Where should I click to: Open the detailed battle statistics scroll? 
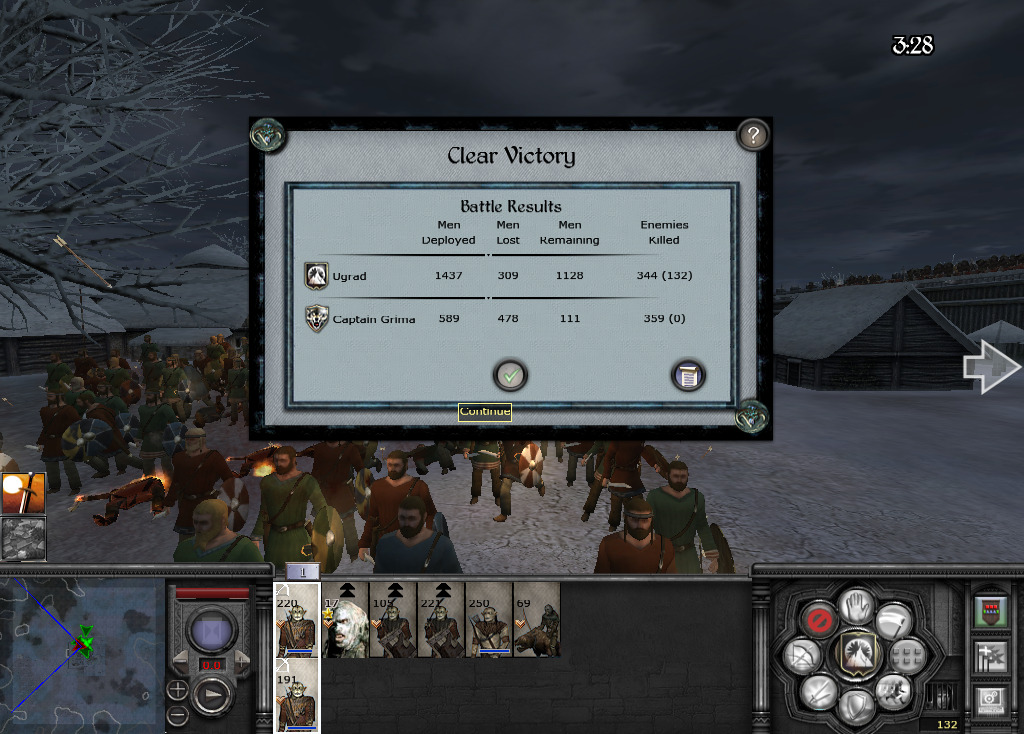[688, 376]
